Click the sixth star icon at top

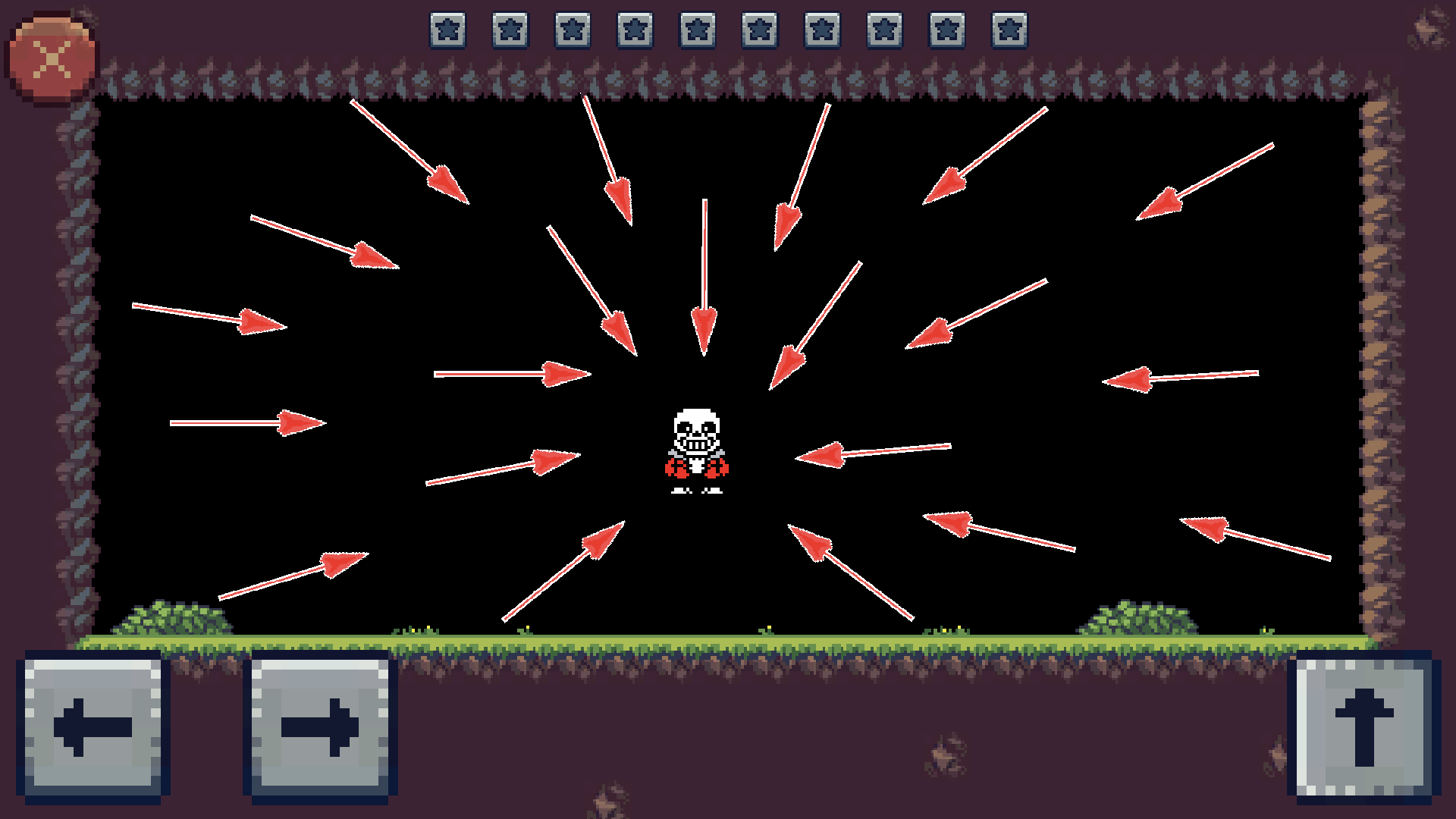click(759, 30)
